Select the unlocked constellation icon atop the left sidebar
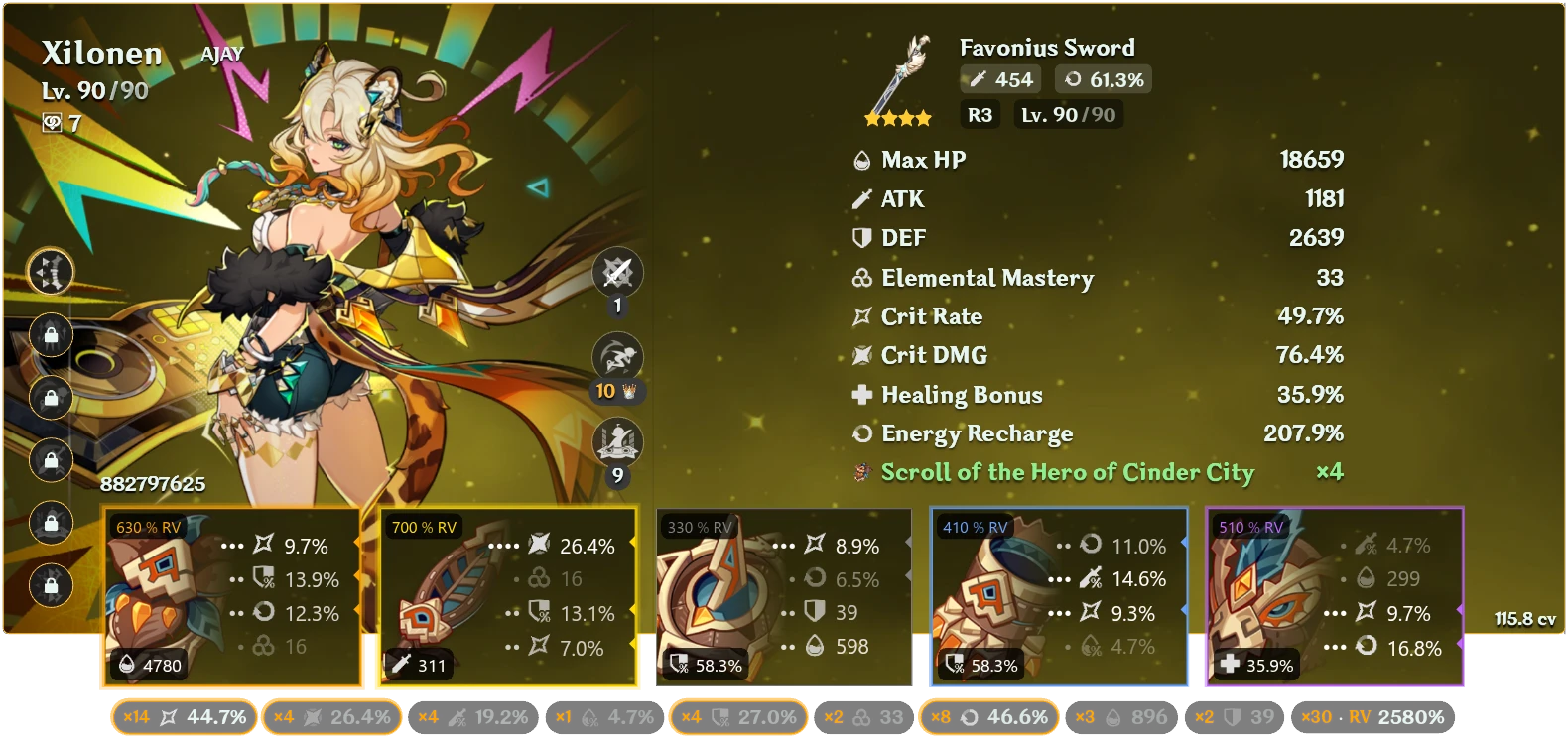 (x=49, y=273)
